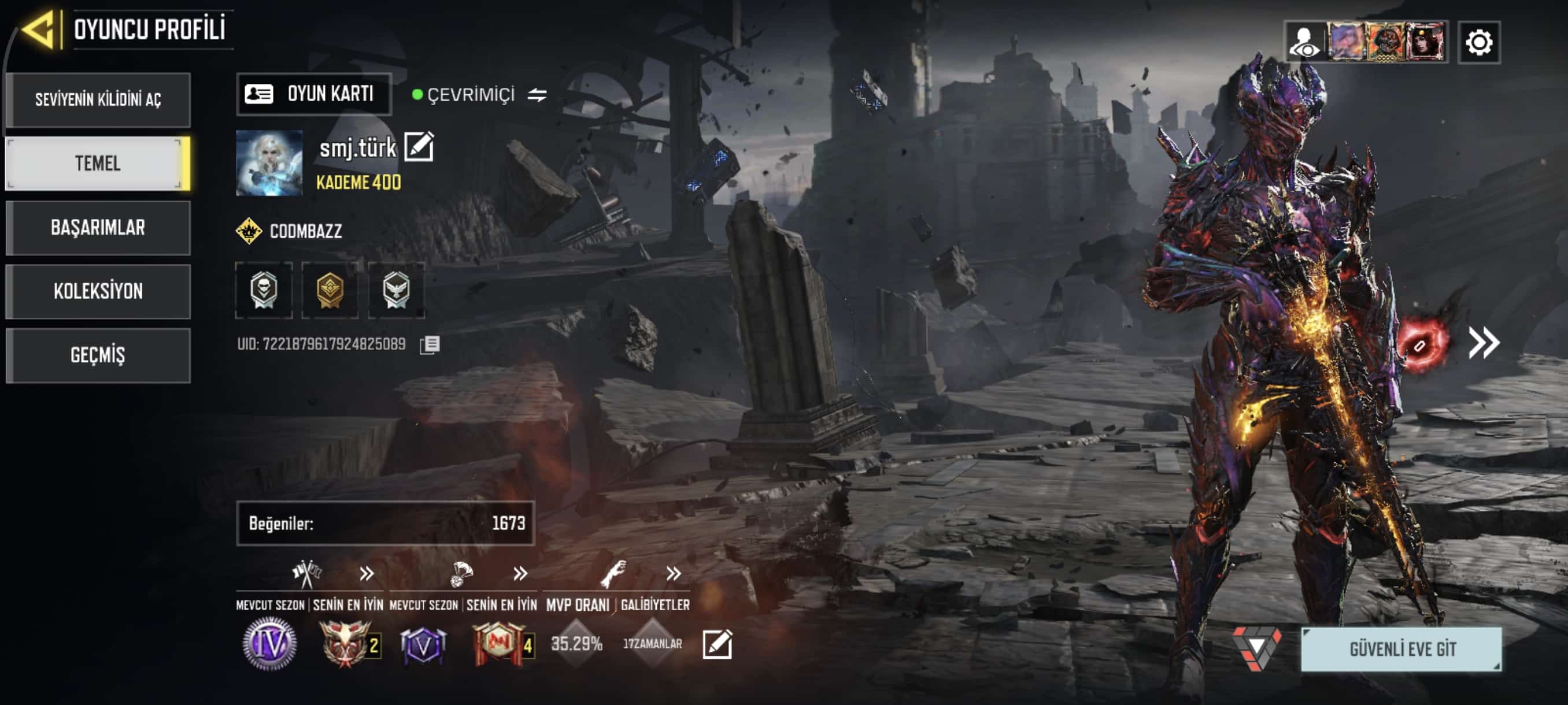Toggle the Çevrimiçi online status switch
The height and width of the screenshot is (705, 1568).
[x=537, y=95]
